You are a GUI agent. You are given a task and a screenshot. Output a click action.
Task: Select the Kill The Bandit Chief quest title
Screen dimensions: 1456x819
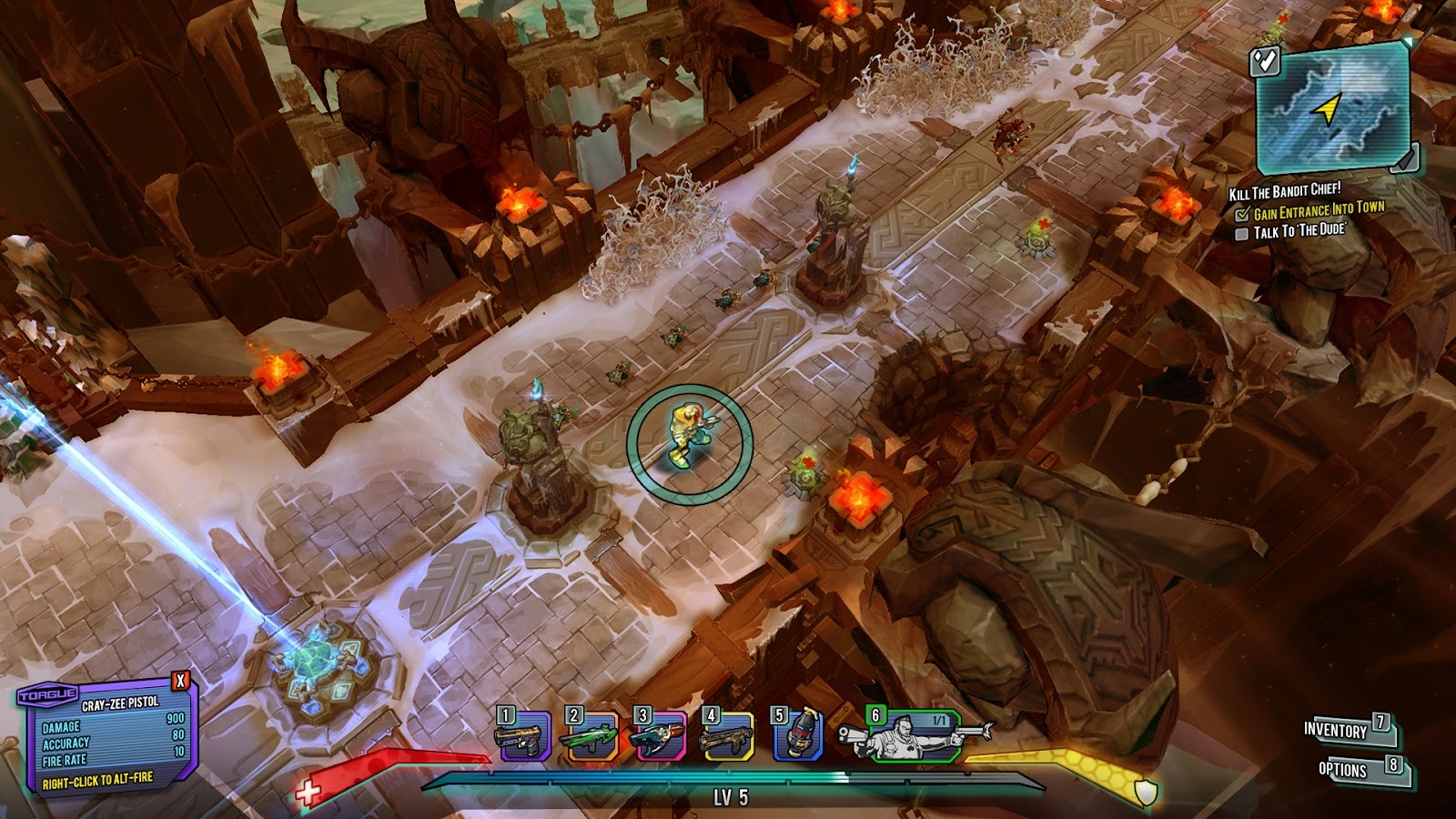[1284, 192]
